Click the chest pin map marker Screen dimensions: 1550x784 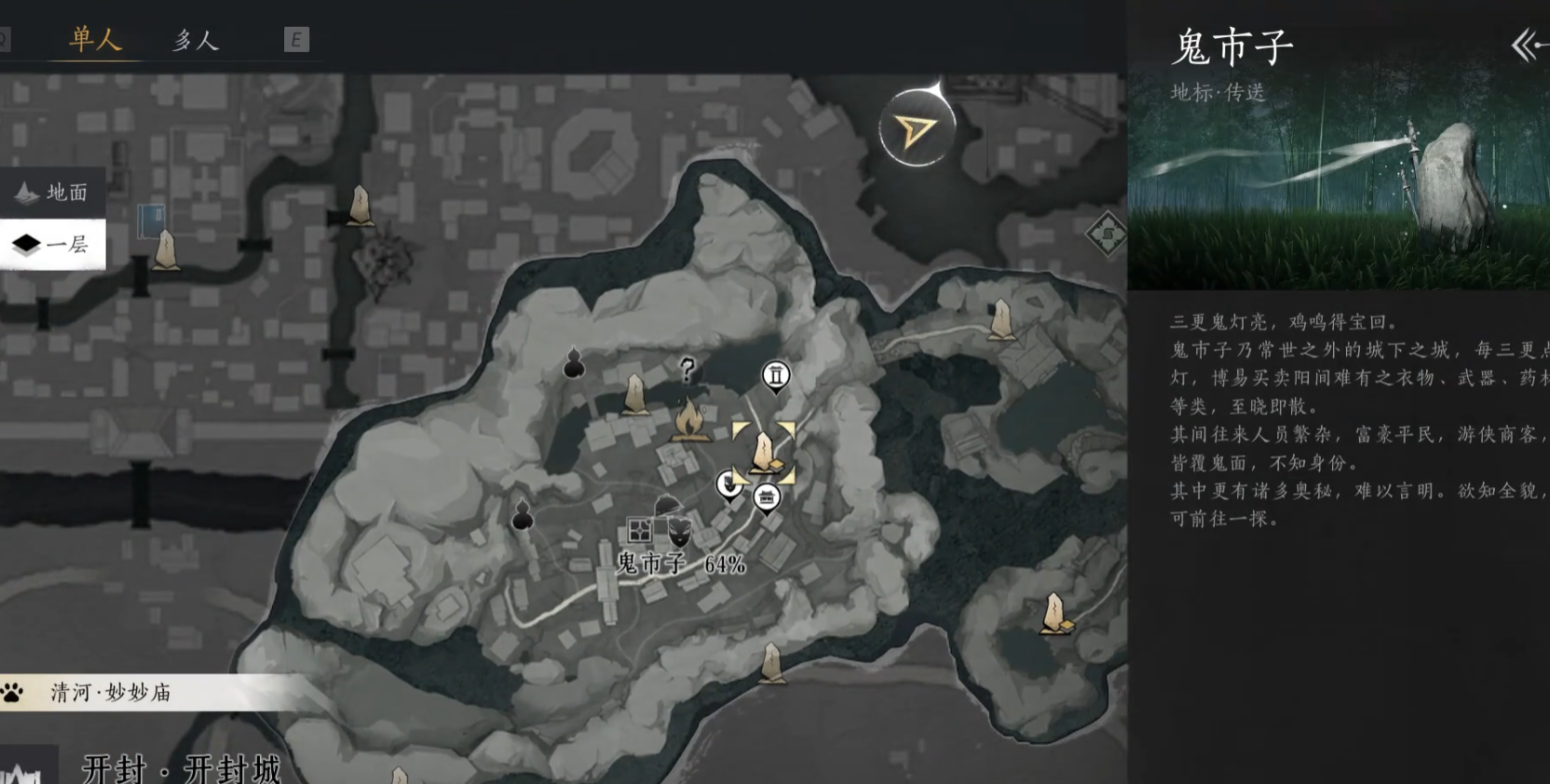766,498
